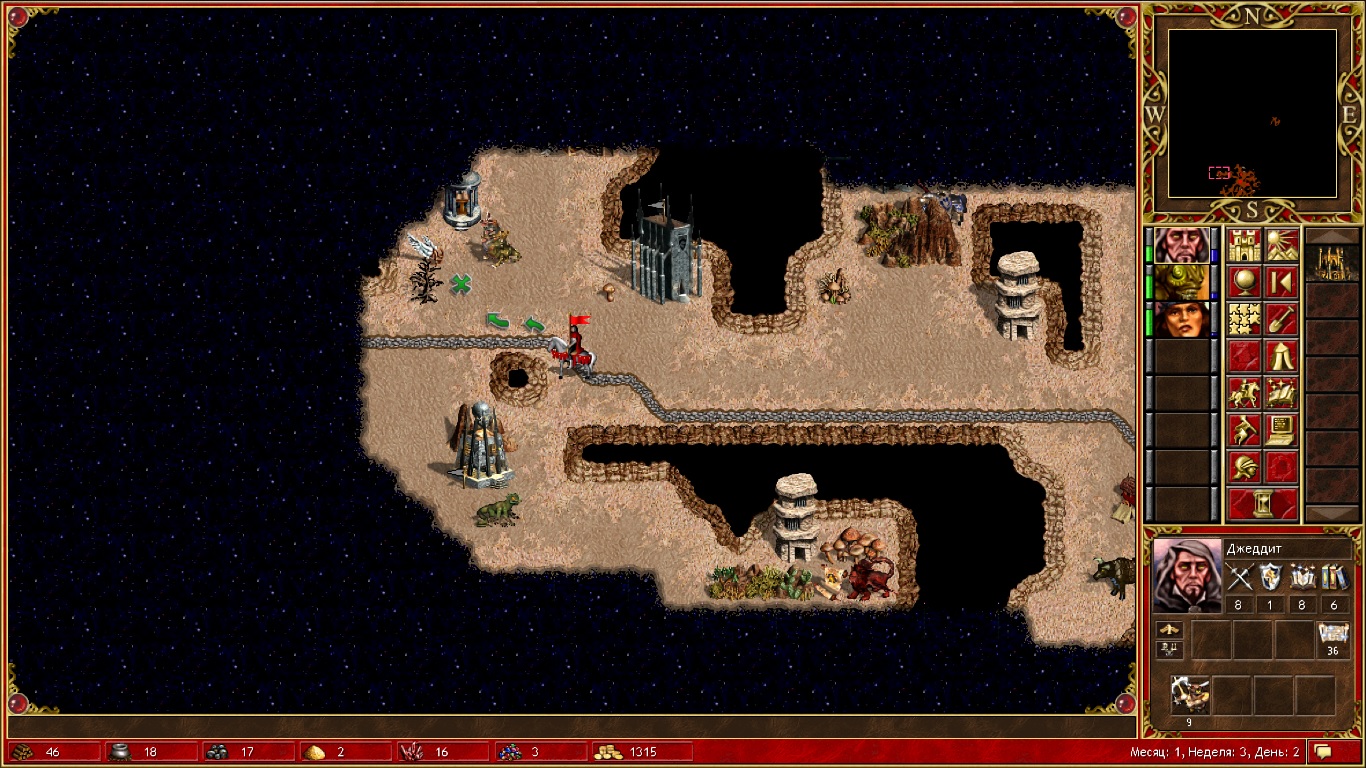Screen dimensions: 1366x768
Task: Toggle the surface/underground view button
Action: (1282, 246)
